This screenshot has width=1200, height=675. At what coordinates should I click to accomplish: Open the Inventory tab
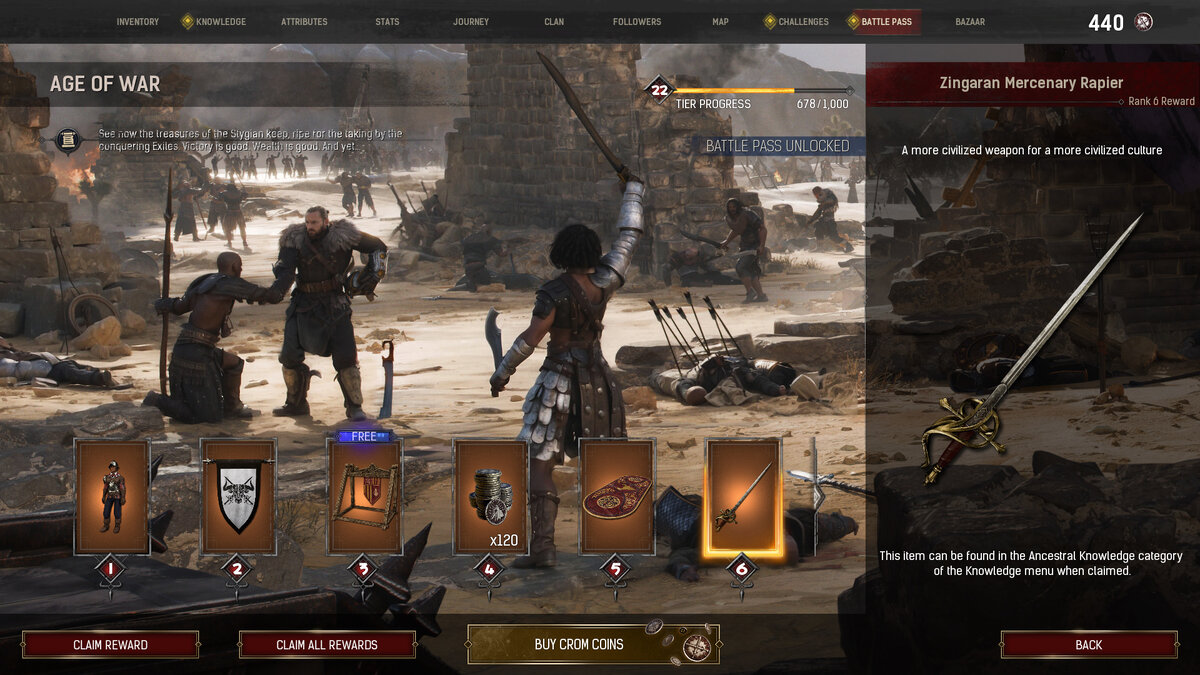pos(137,22)
